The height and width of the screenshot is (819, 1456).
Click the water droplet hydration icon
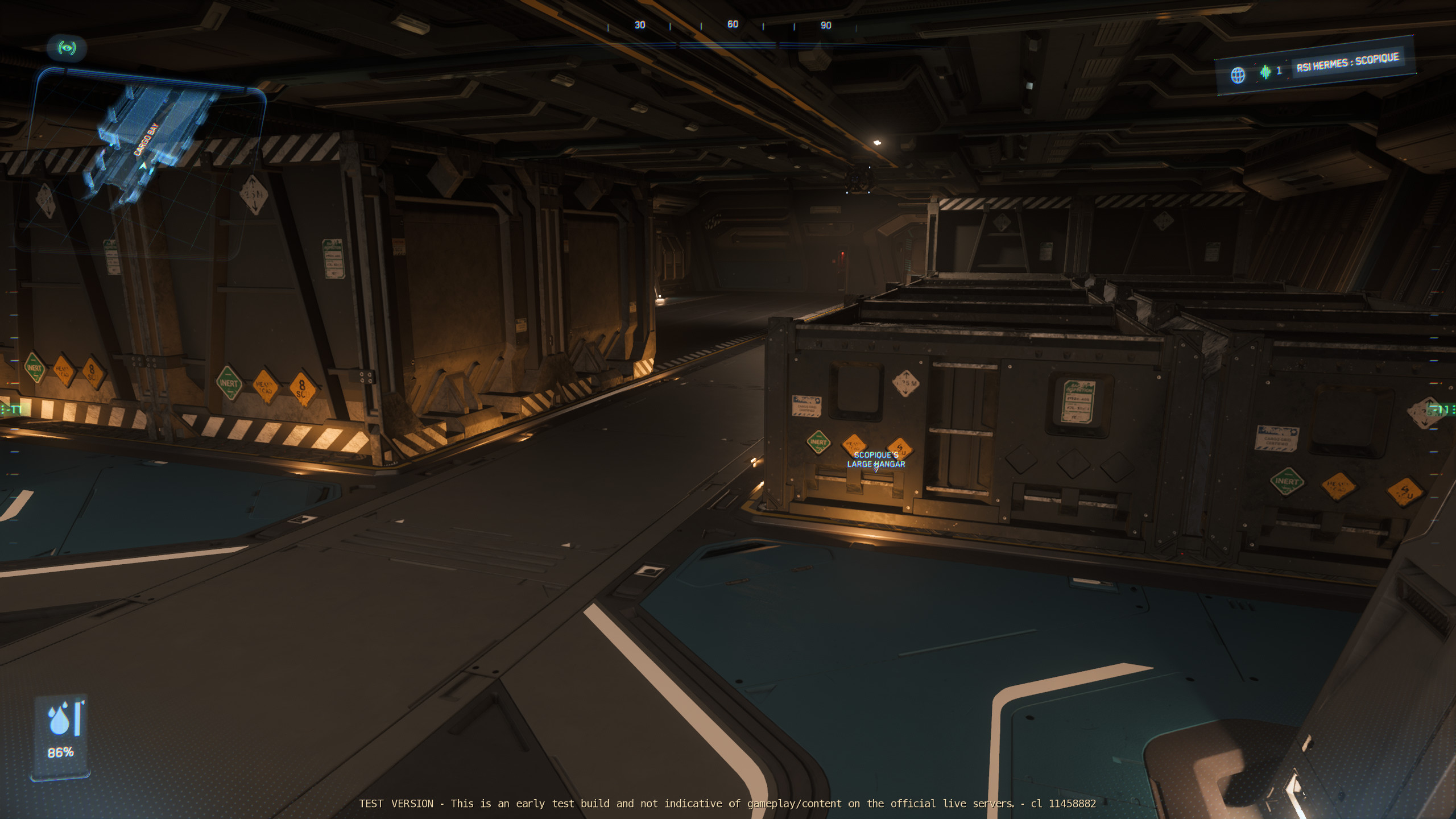(59, 719)
